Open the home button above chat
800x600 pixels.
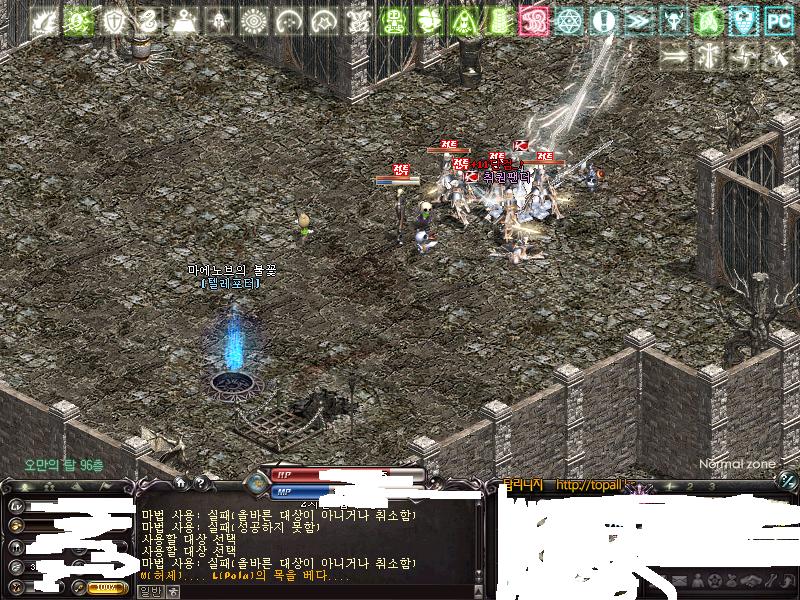tap(180, 483)
